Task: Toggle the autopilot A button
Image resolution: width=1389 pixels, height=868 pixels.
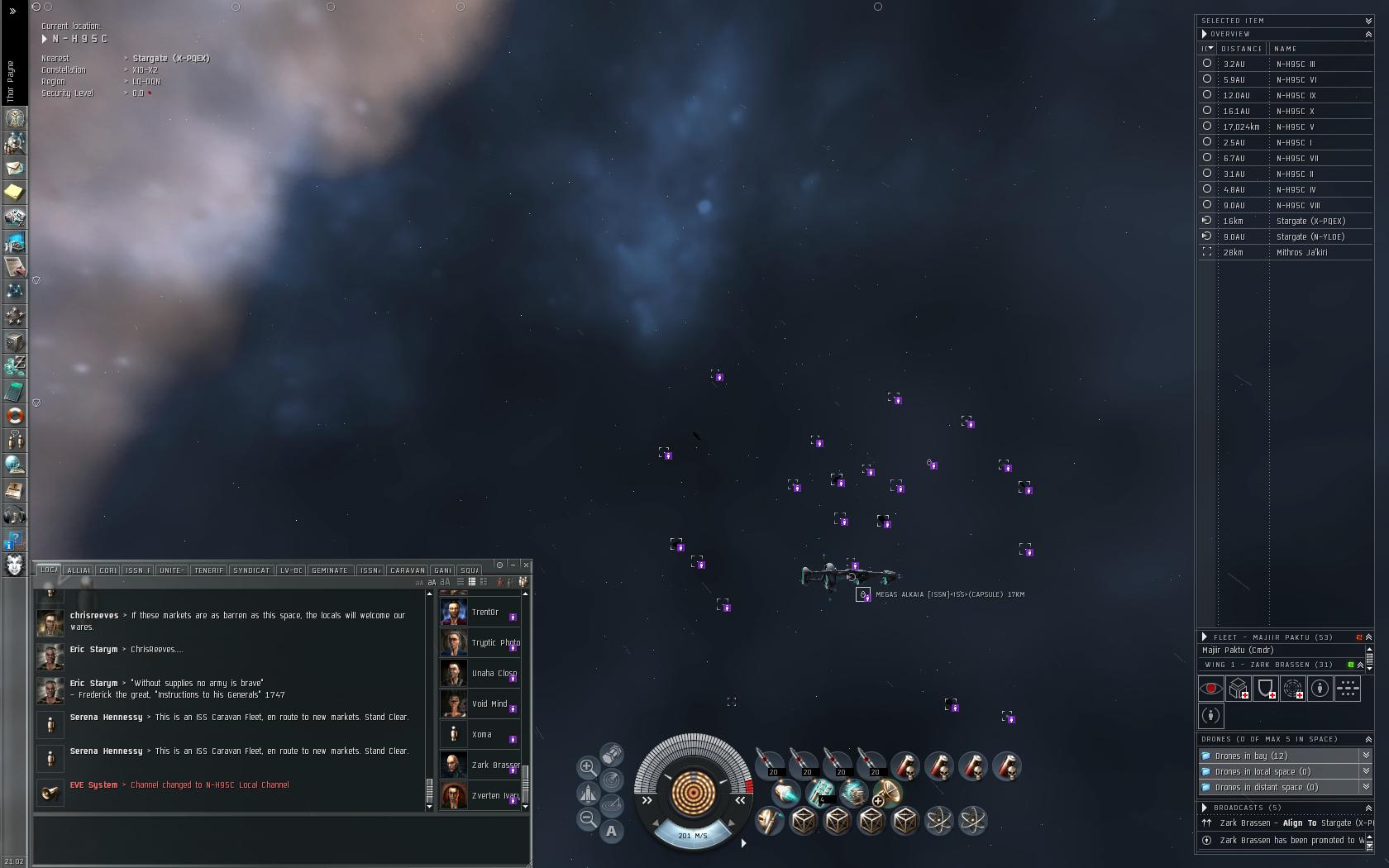Action: click(x=611, y=831)
